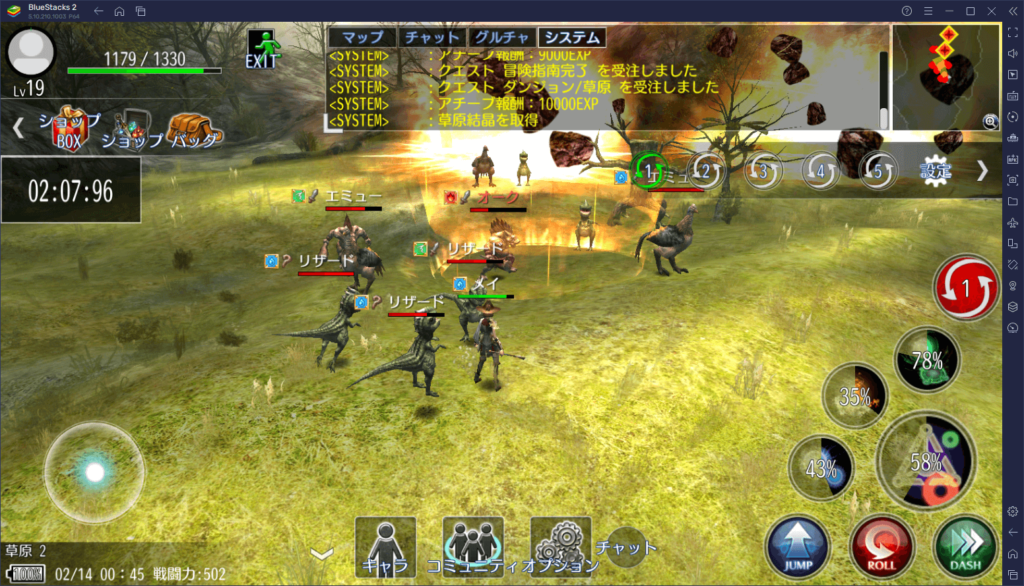Viewport: 1024px width, 586px height.
Task: Open the キャラ character menu
Action: (385, 547)
